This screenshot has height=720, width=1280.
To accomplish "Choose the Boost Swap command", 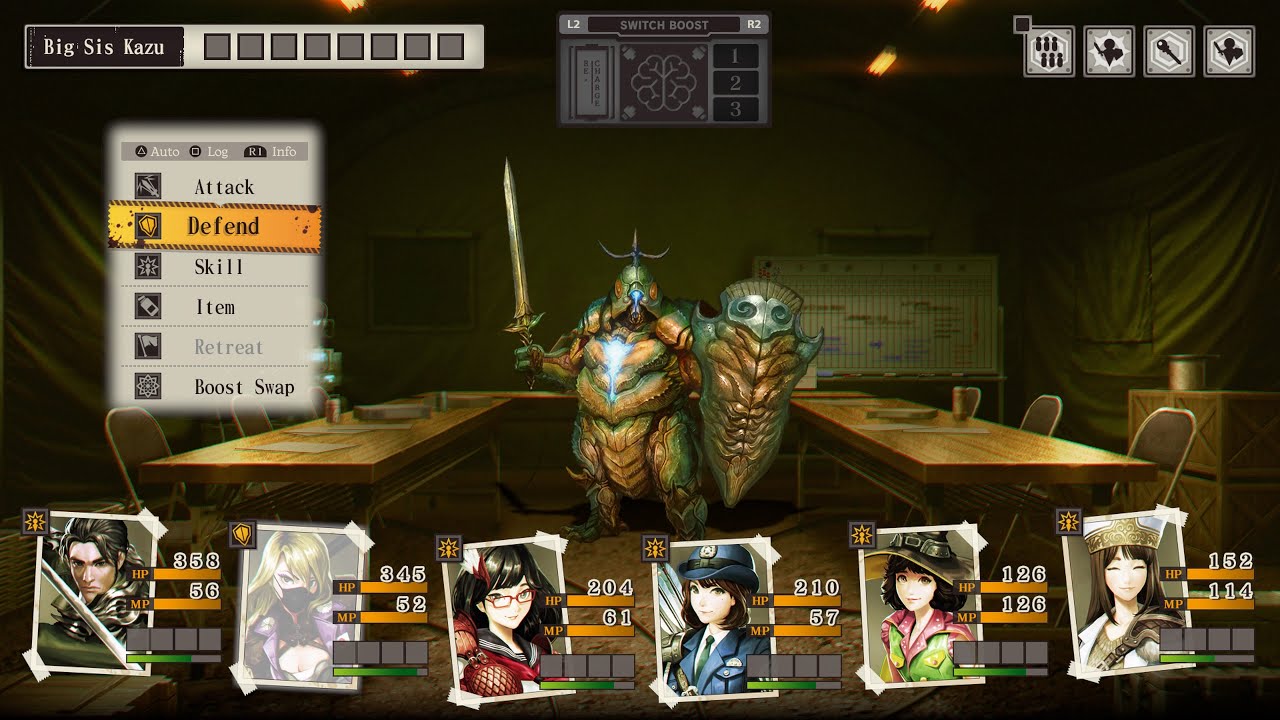I will click(243, 387).
